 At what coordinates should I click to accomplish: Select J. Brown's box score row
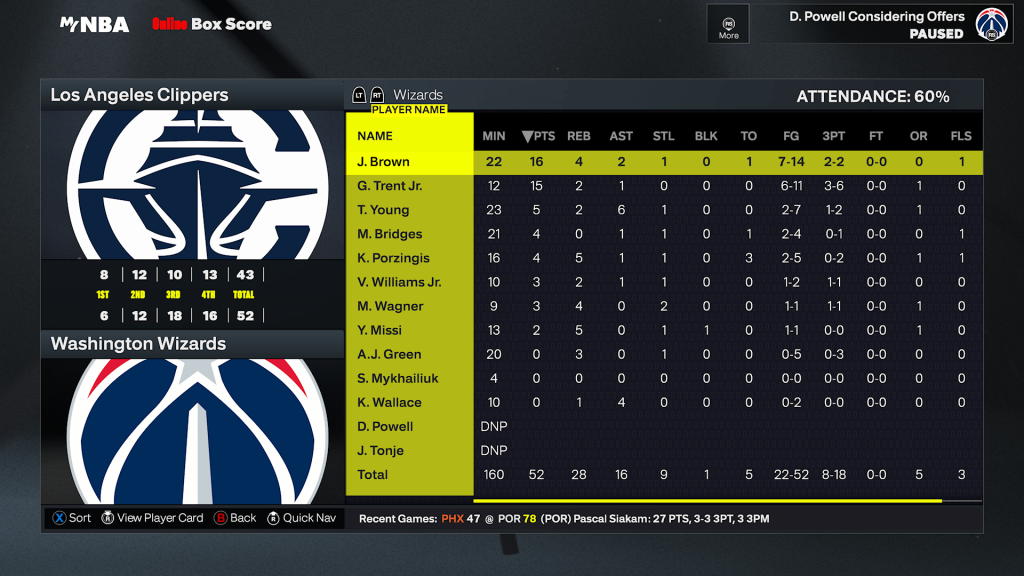[x=384, y=162]
